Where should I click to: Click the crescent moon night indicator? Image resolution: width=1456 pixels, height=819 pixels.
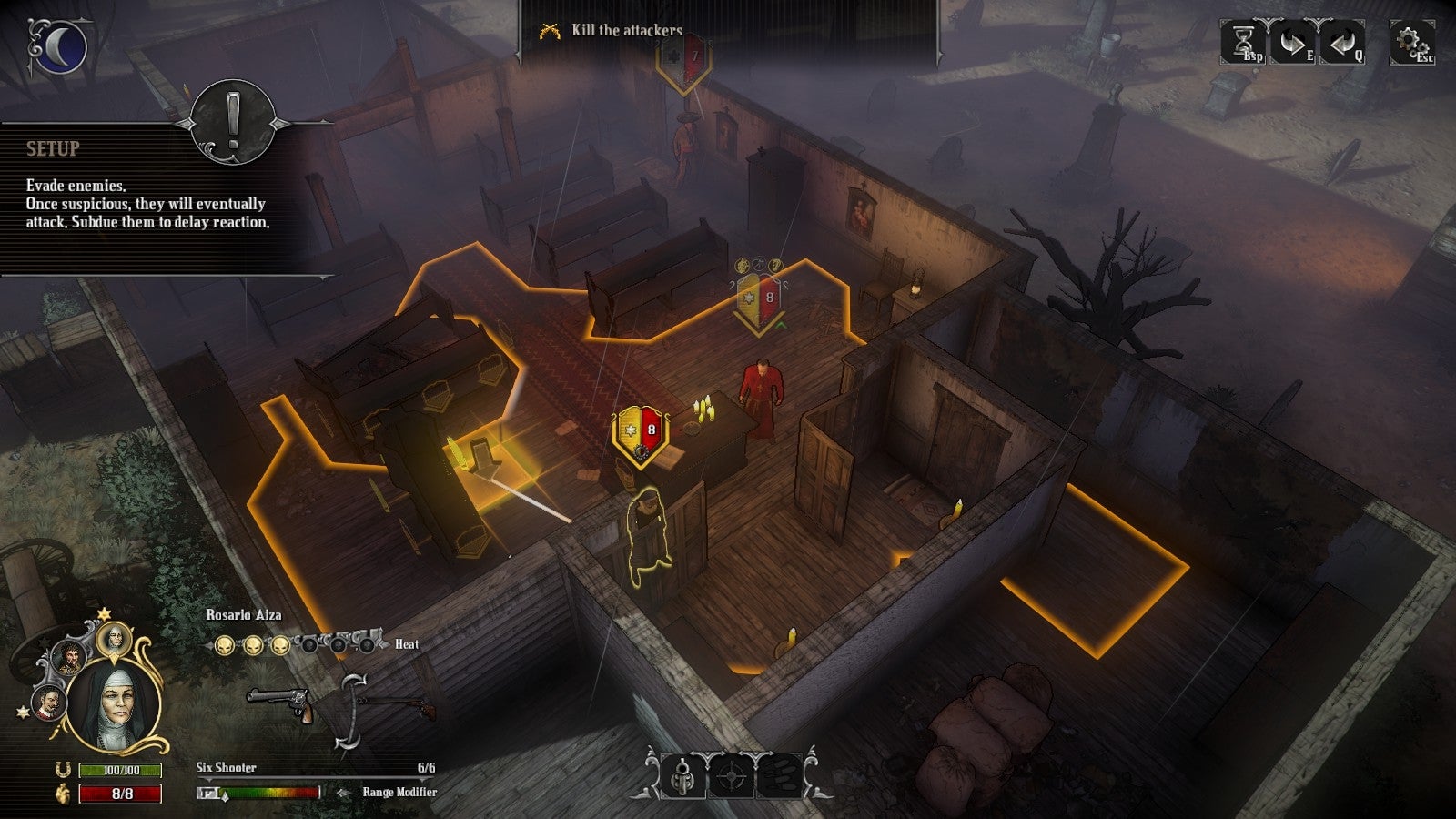pyautogui.click(x=59, y=47)
